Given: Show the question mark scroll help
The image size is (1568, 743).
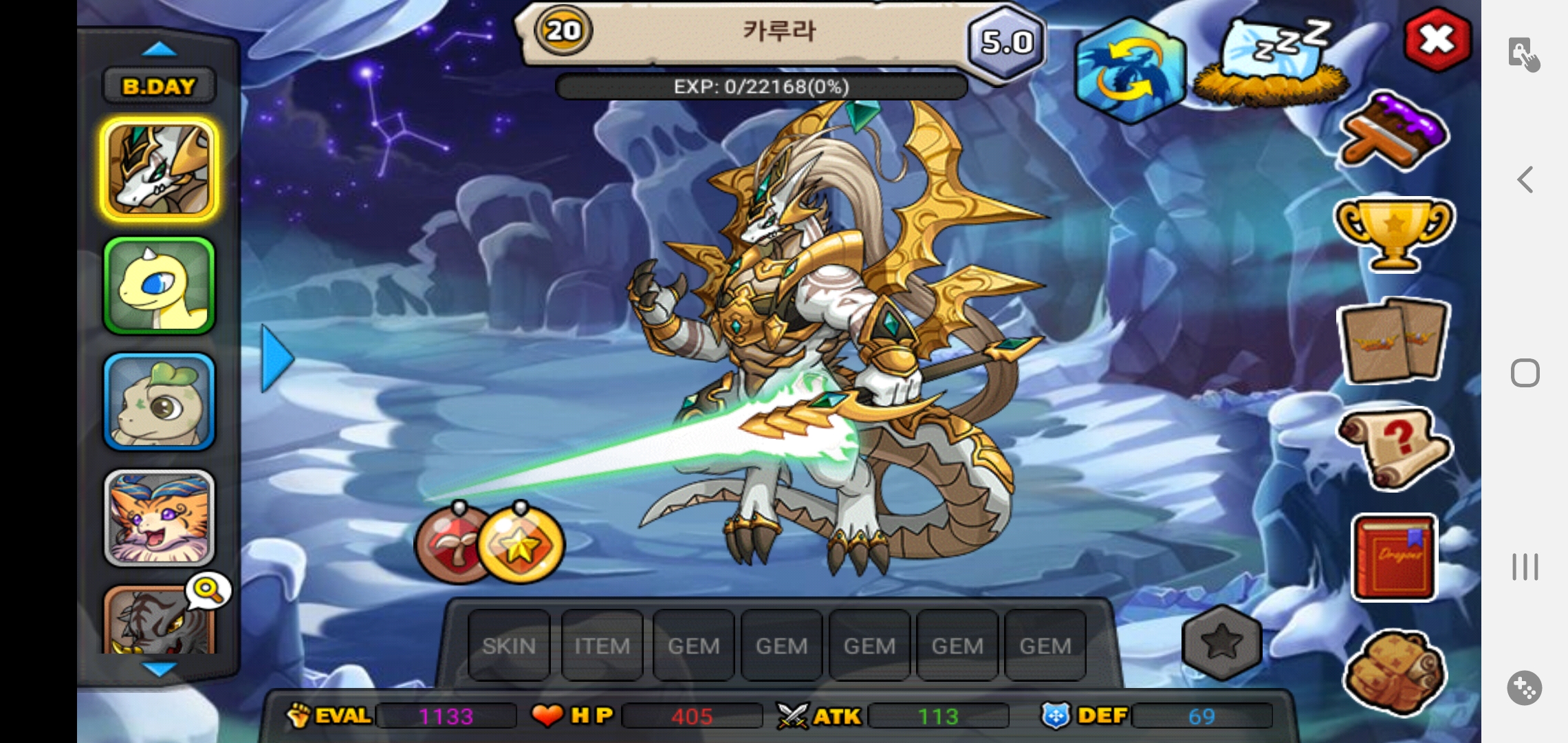Looking at the screenshot, I should point(1394,446).
